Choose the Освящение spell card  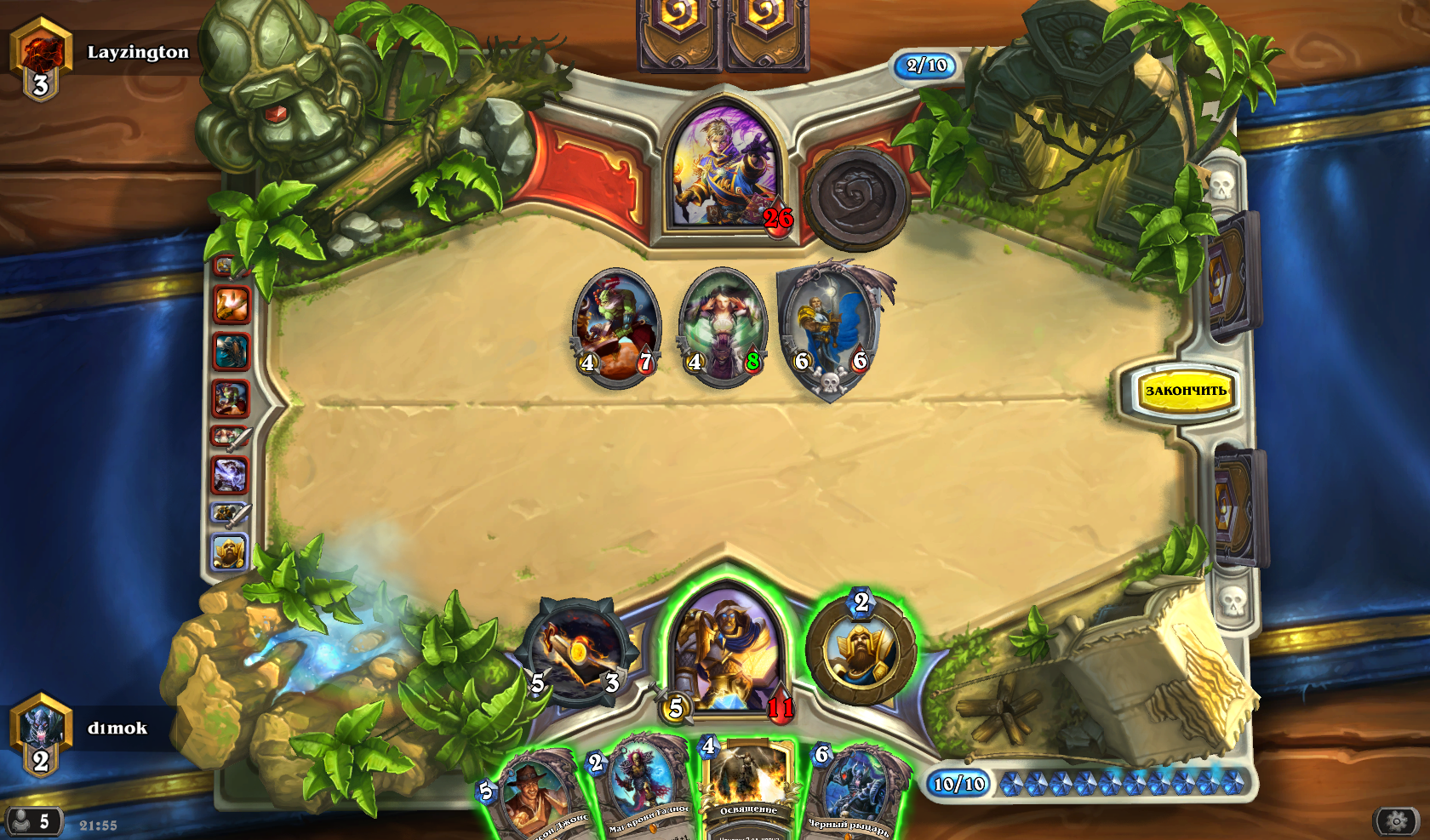point(748,787)
